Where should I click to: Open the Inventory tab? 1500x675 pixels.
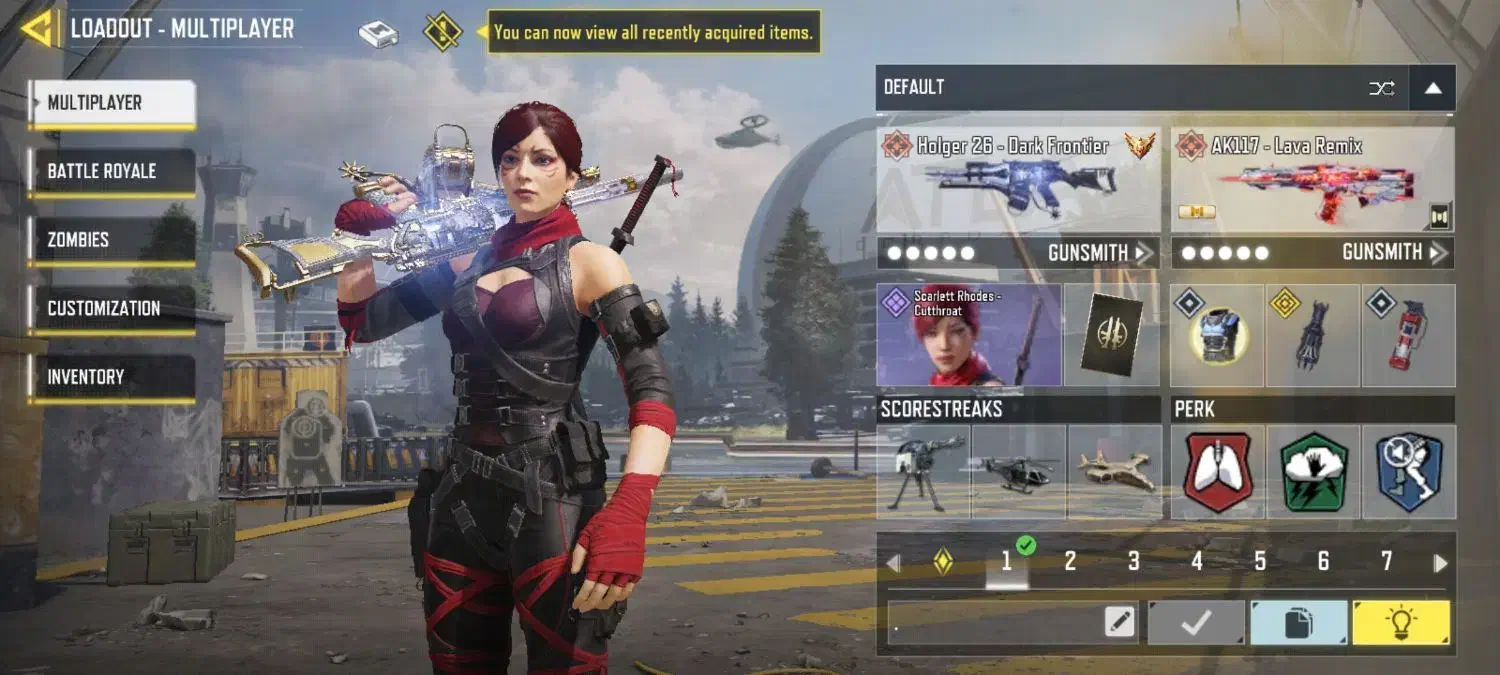tap(111, 377)
